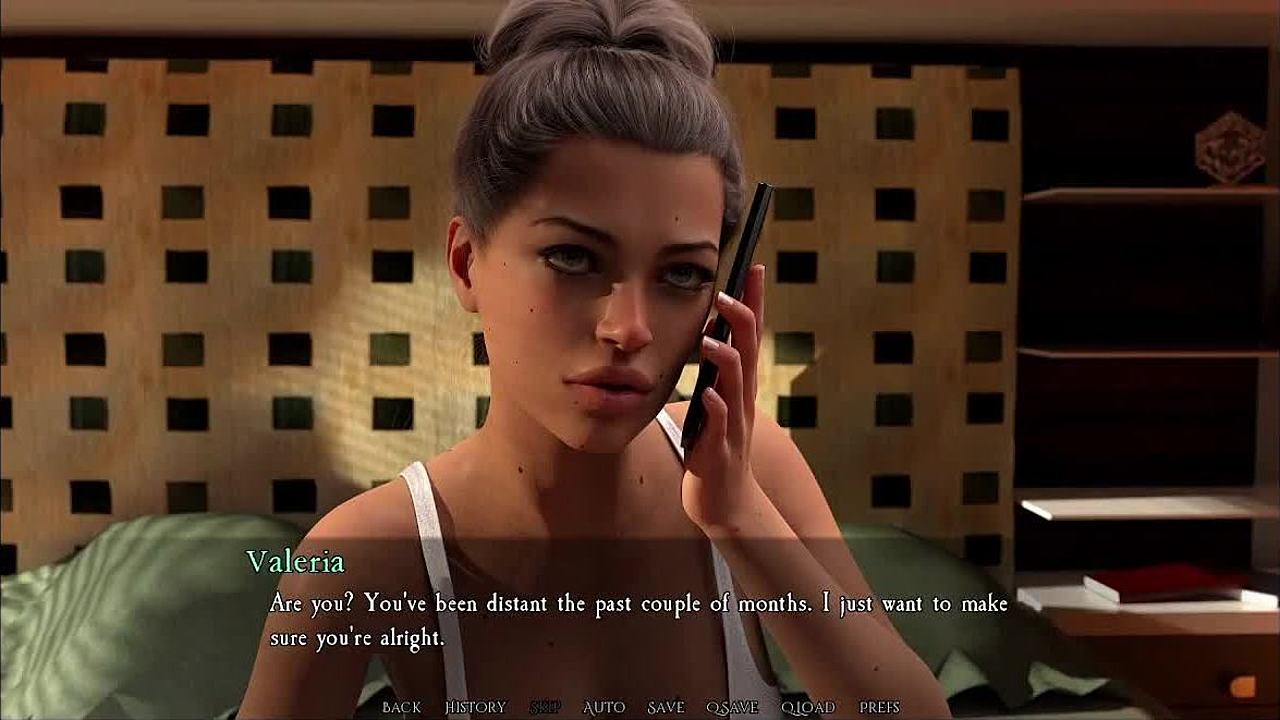1280x720 pixels.
Task: Go back to the previous dialogue line
Action: (401, 707)
